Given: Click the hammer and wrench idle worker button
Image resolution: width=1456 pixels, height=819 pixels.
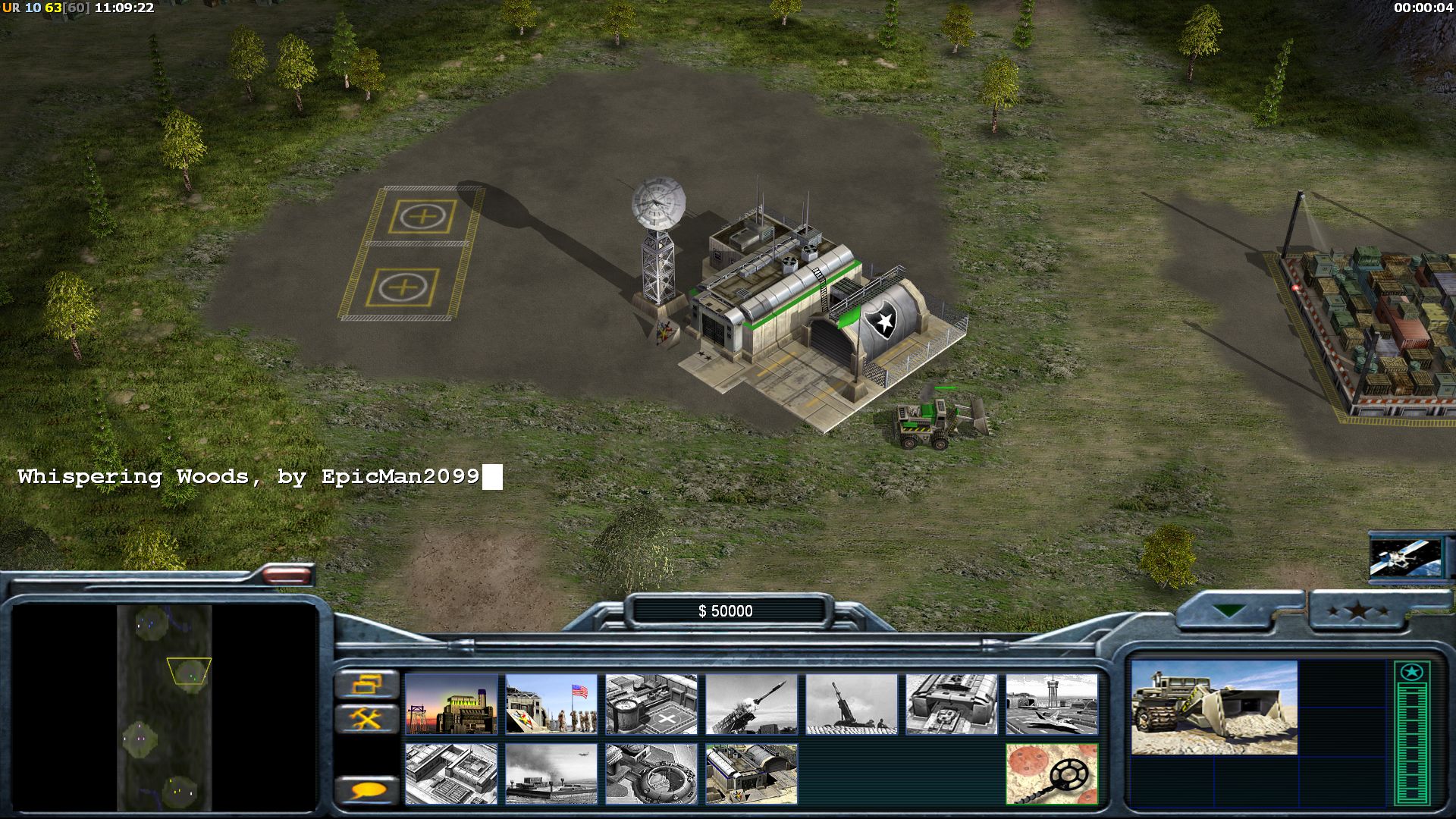Looking at the screenshot, I should pos(367,718).
